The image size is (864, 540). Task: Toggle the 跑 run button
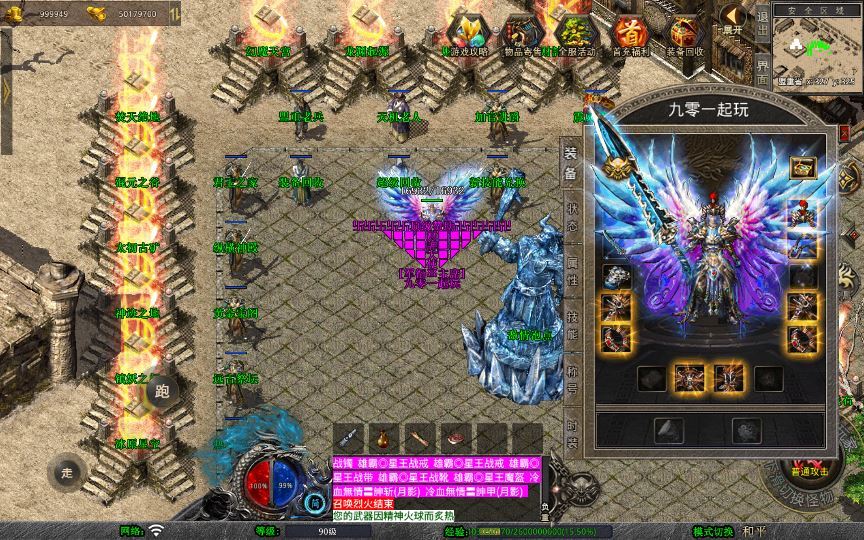tap(163, 391)
